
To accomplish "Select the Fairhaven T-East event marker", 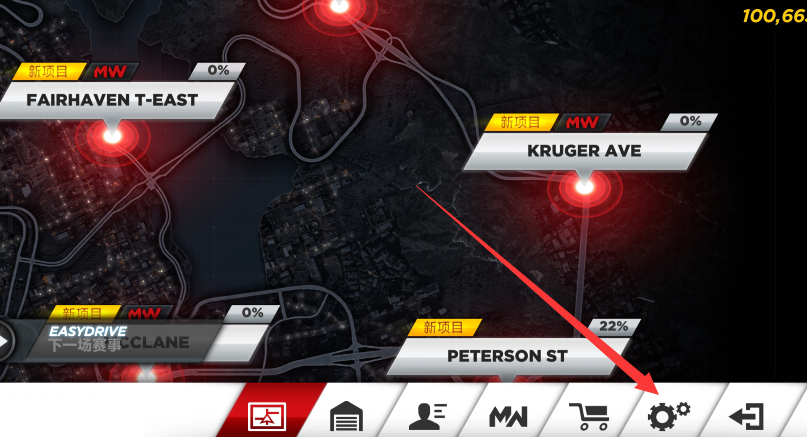I will point(112,100).
